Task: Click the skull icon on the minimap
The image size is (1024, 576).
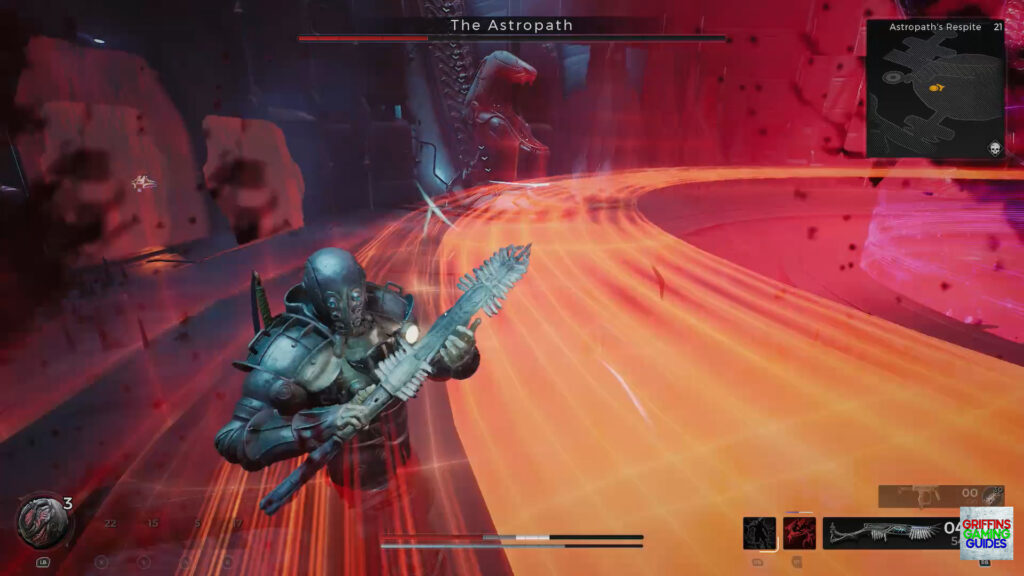Action: coord(994,148)
